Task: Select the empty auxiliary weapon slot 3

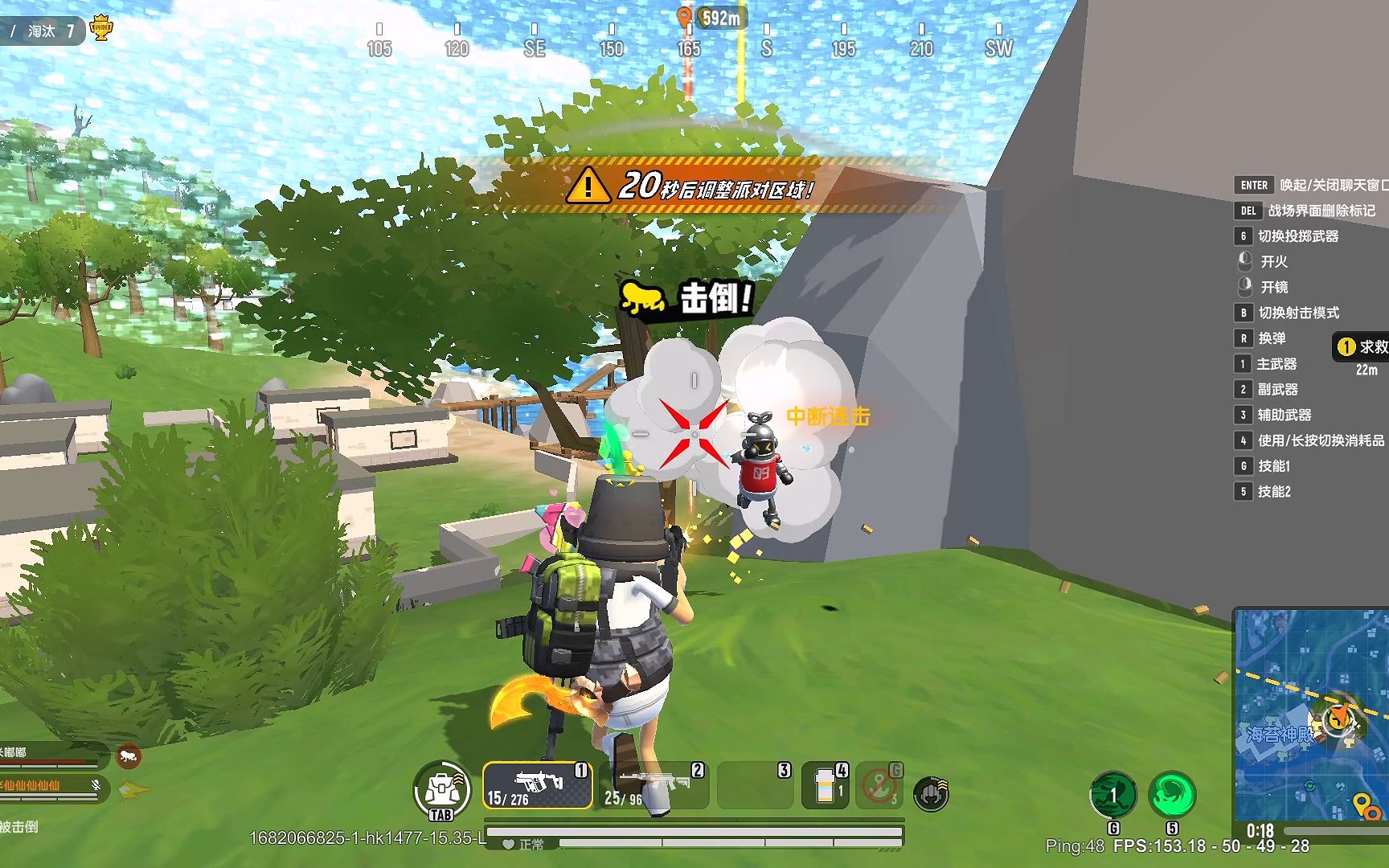Action: point(754,785)
